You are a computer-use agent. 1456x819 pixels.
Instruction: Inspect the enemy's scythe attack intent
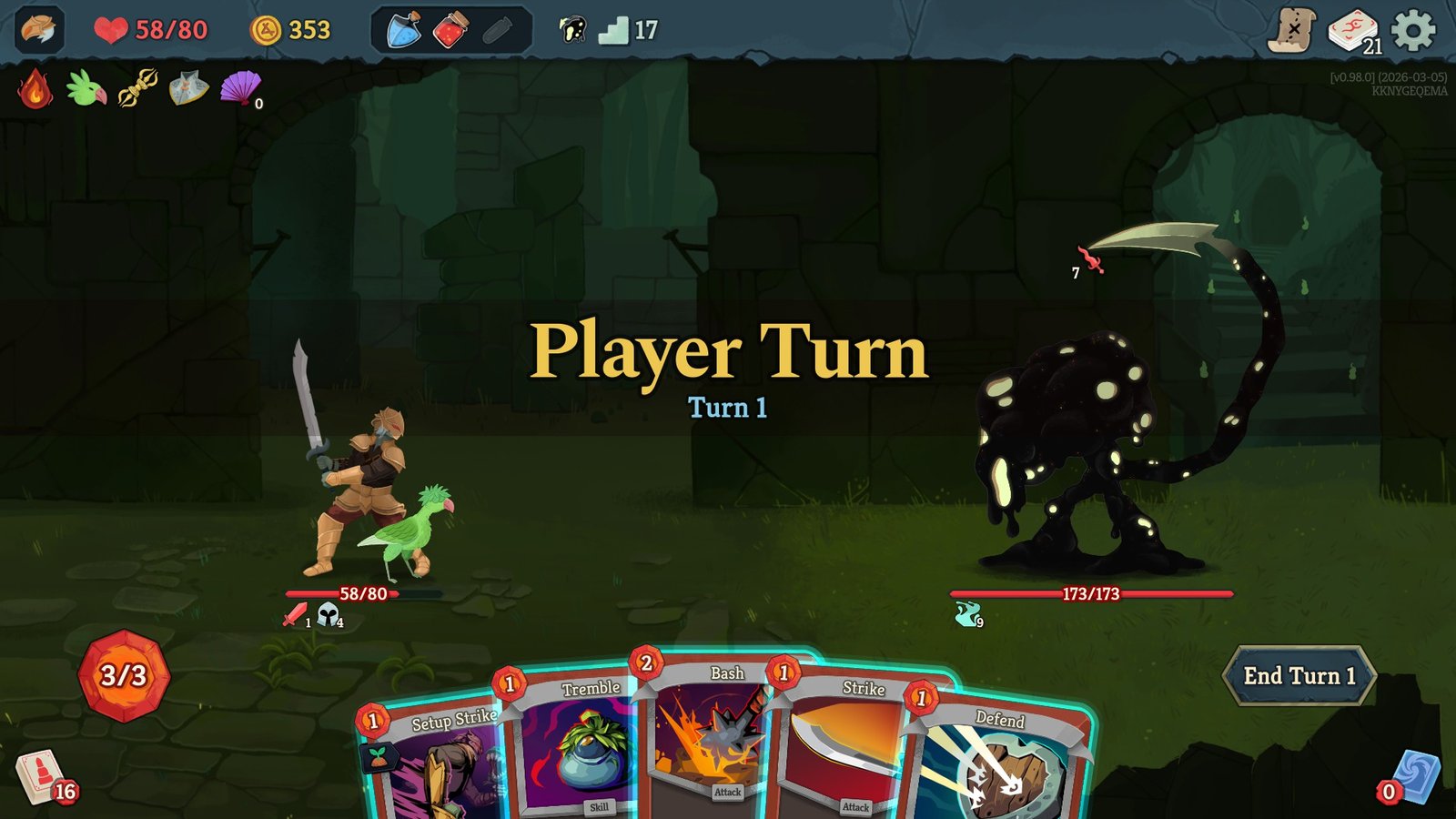click(x=1091, y=261)
